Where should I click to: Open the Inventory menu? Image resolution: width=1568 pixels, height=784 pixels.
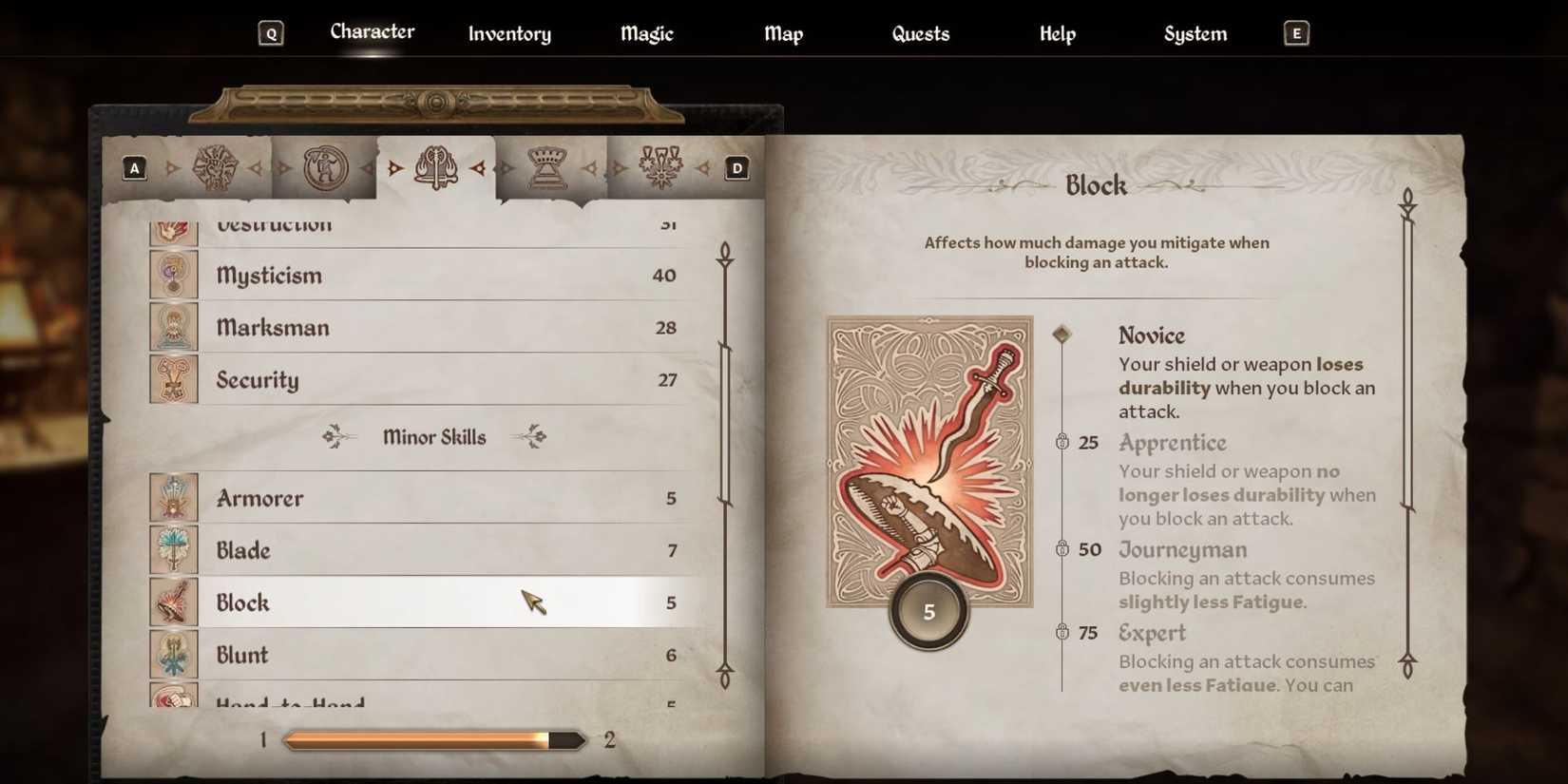pos(509,33)
